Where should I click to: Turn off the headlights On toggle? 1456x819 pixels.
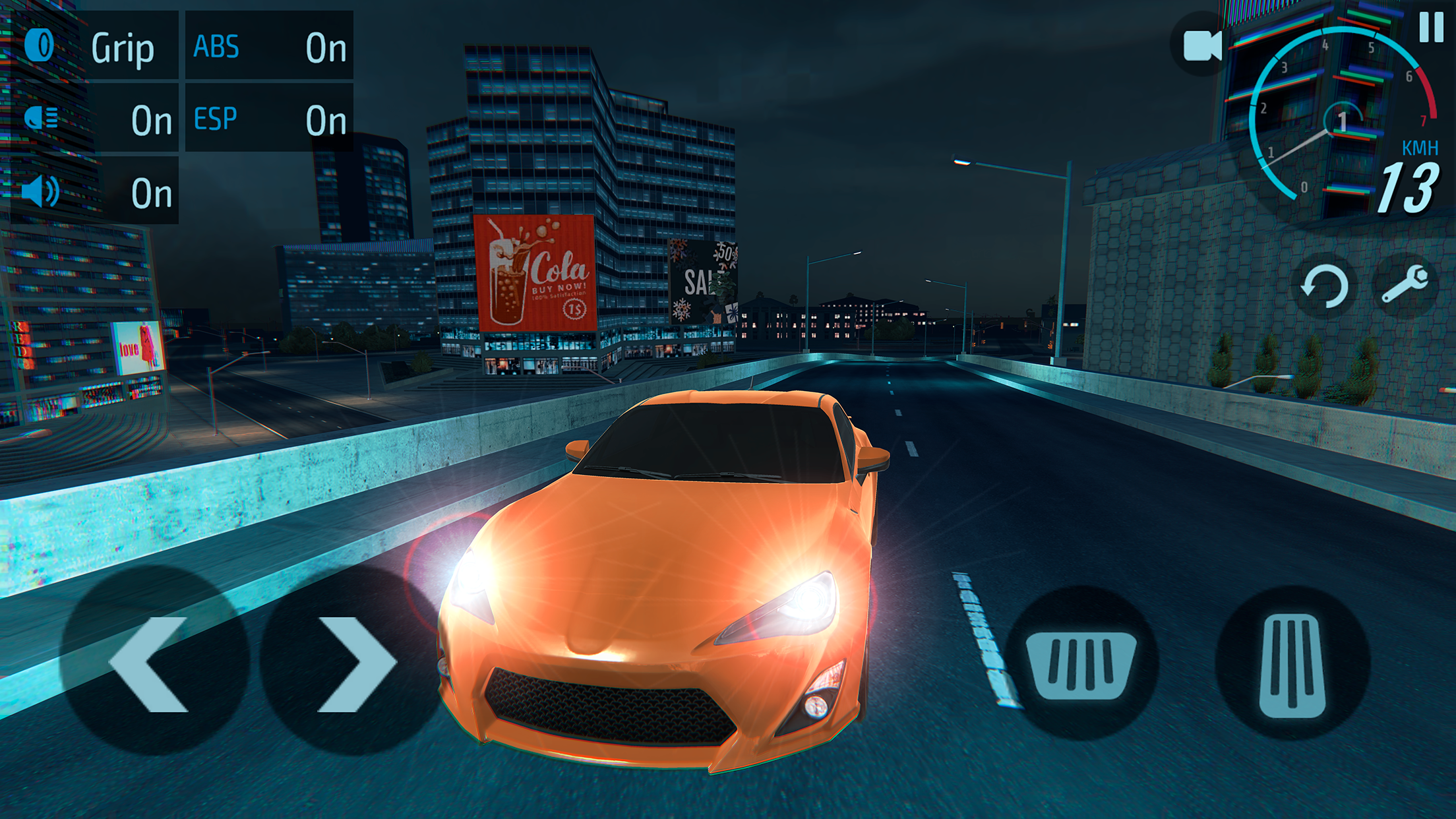pos(150,120)
